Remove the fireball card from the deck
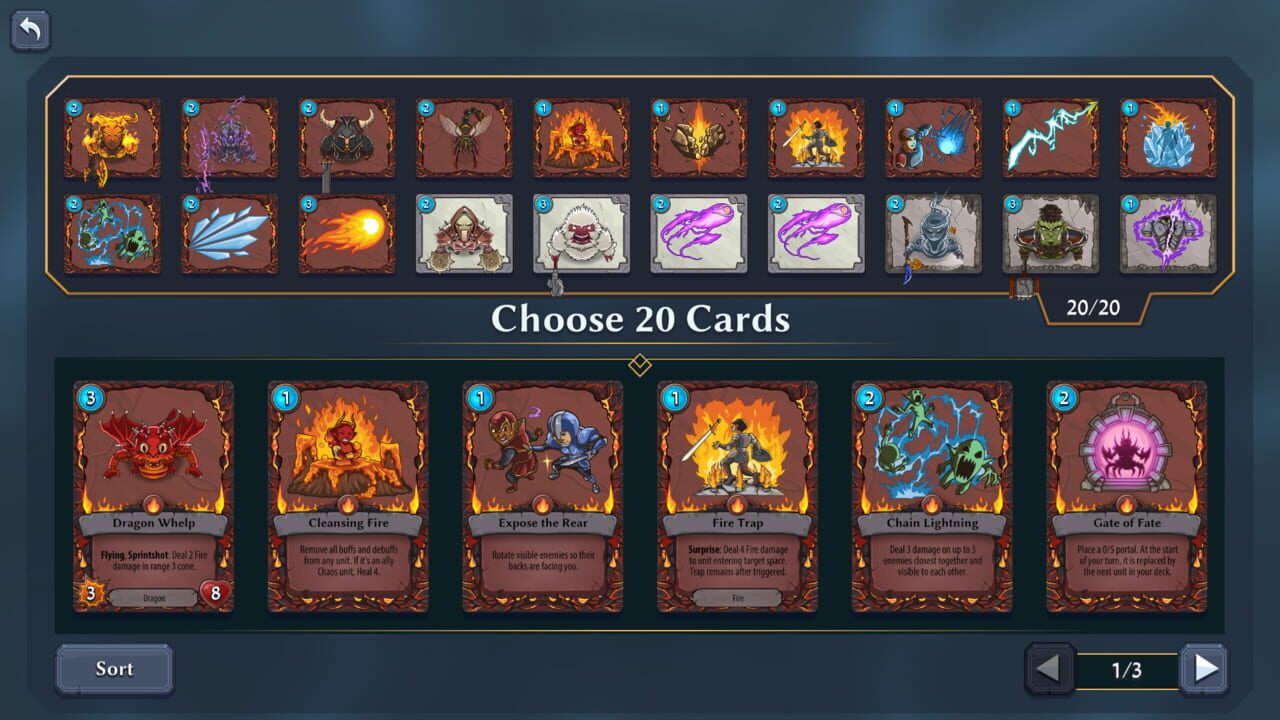Screen dimensions: 1280x720 coord(347,234)
